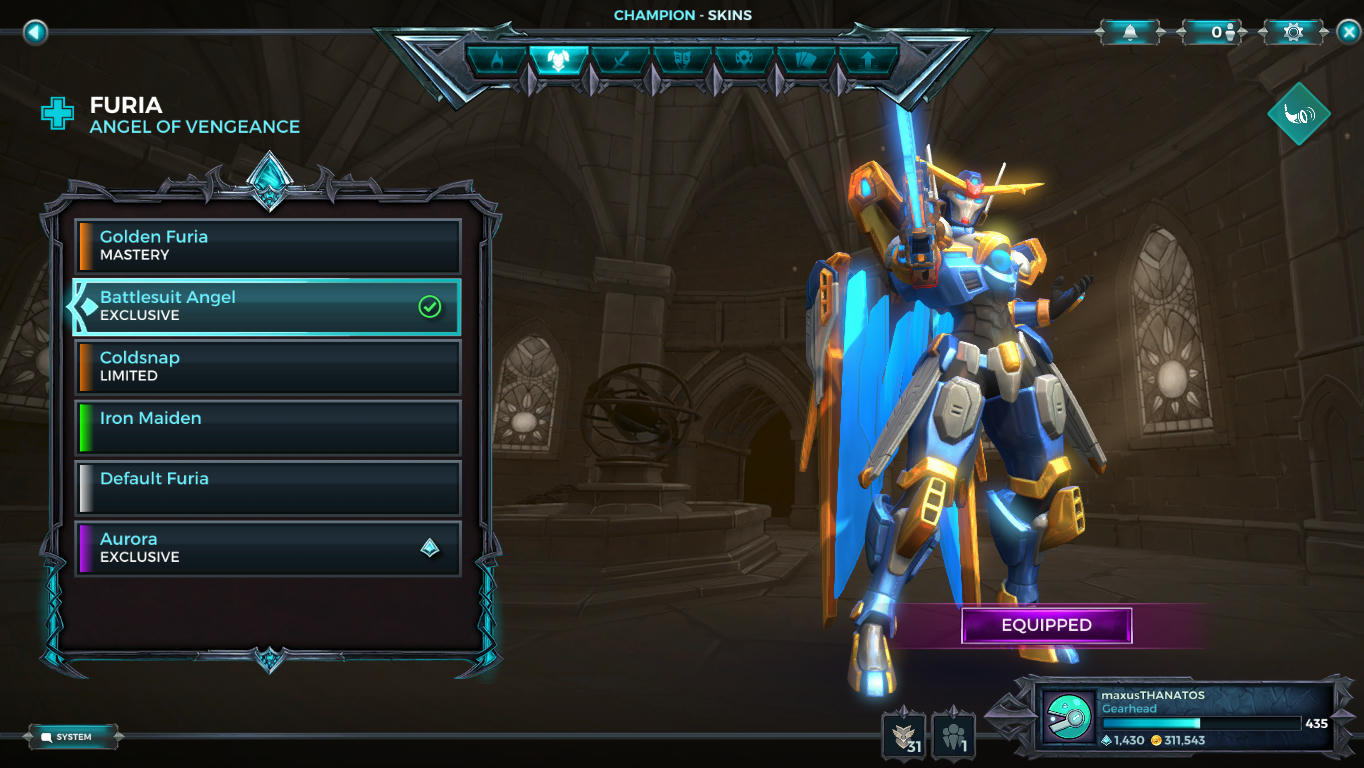Select the Coldsnap limited skin

coord(268,366)
